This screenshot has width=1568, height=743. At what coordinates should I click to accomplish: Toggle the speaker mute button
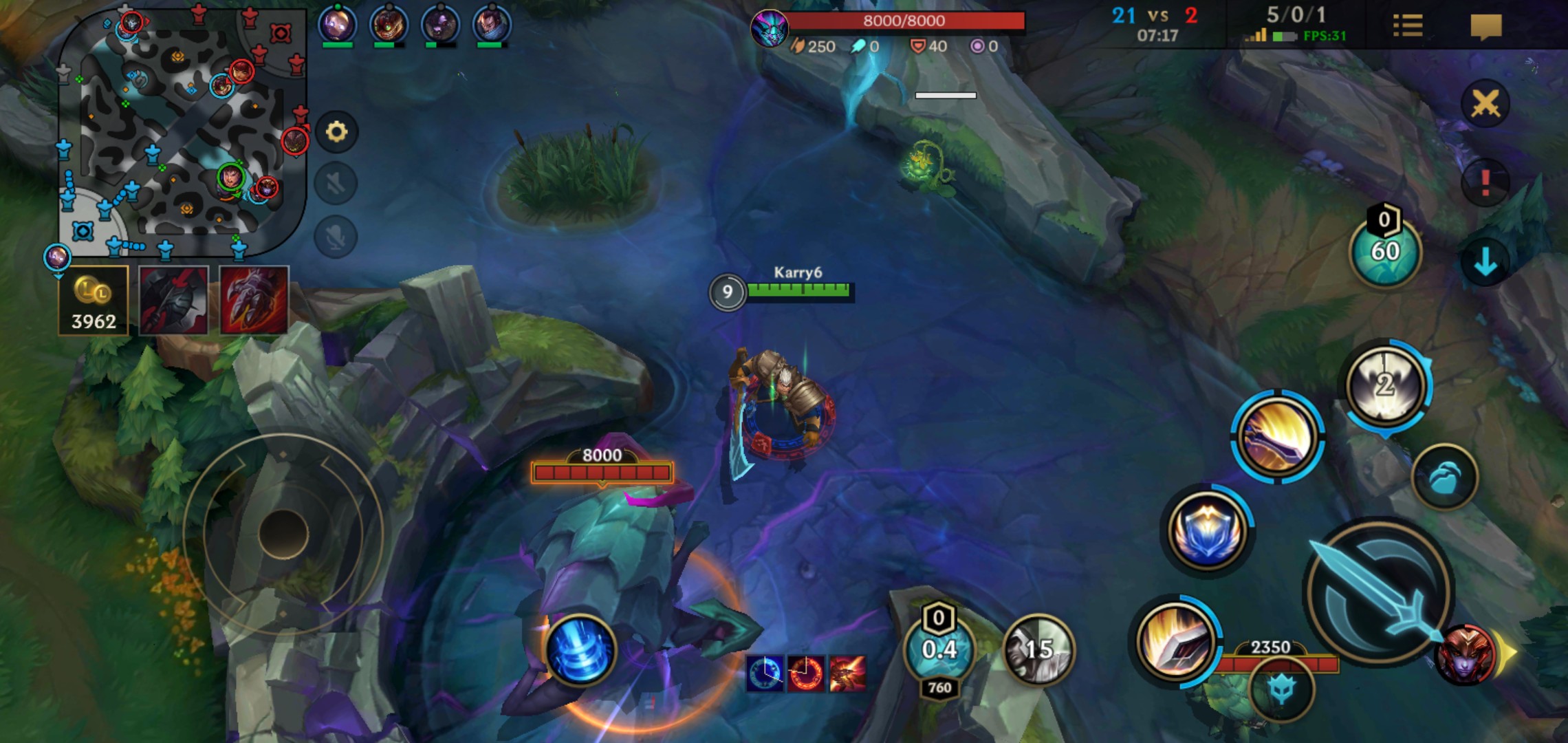pos(336,184)
